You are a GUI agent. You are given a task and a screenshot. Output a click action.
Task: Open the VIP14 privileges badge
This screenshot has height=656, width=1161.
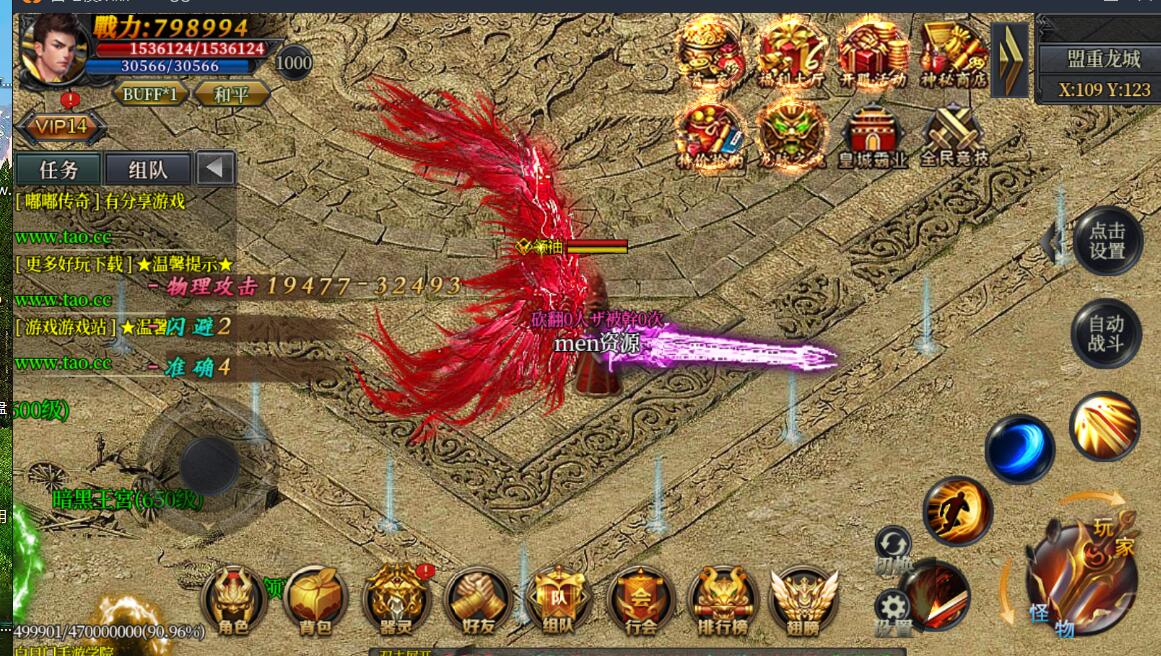[x=57, y=127]
